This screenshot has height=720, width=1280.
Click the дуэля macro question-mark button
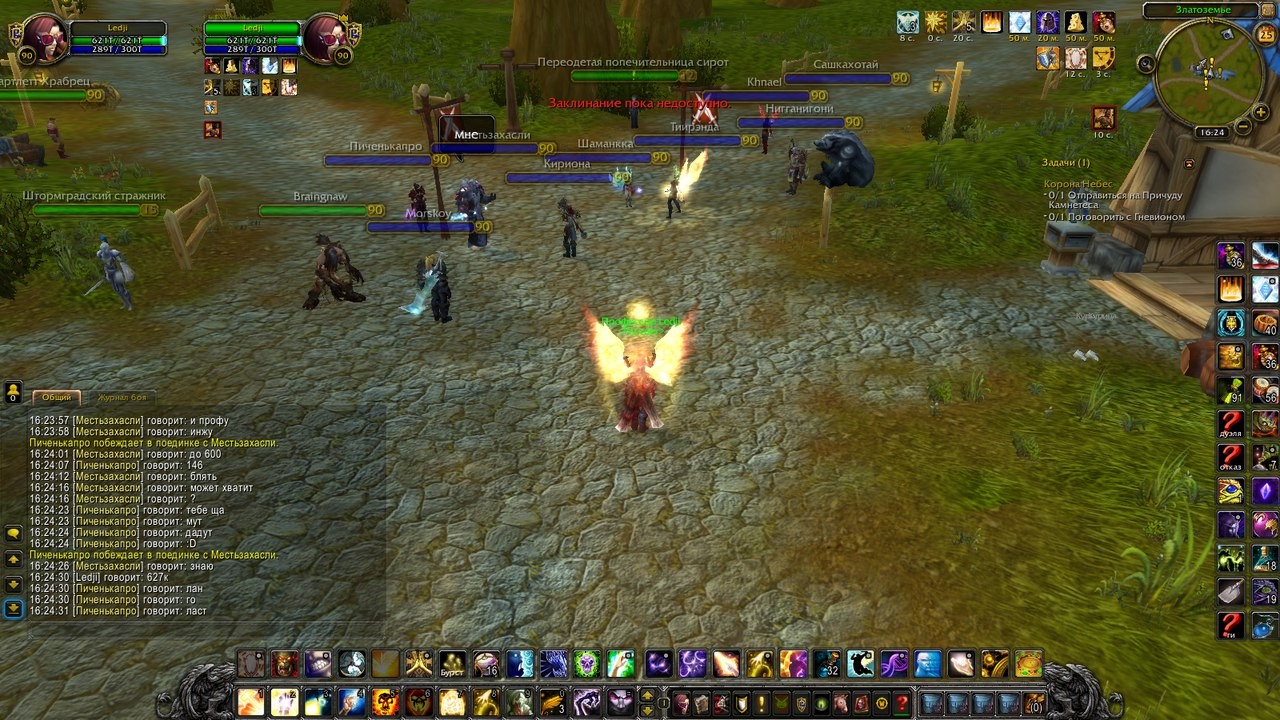tap(1231, 424)
